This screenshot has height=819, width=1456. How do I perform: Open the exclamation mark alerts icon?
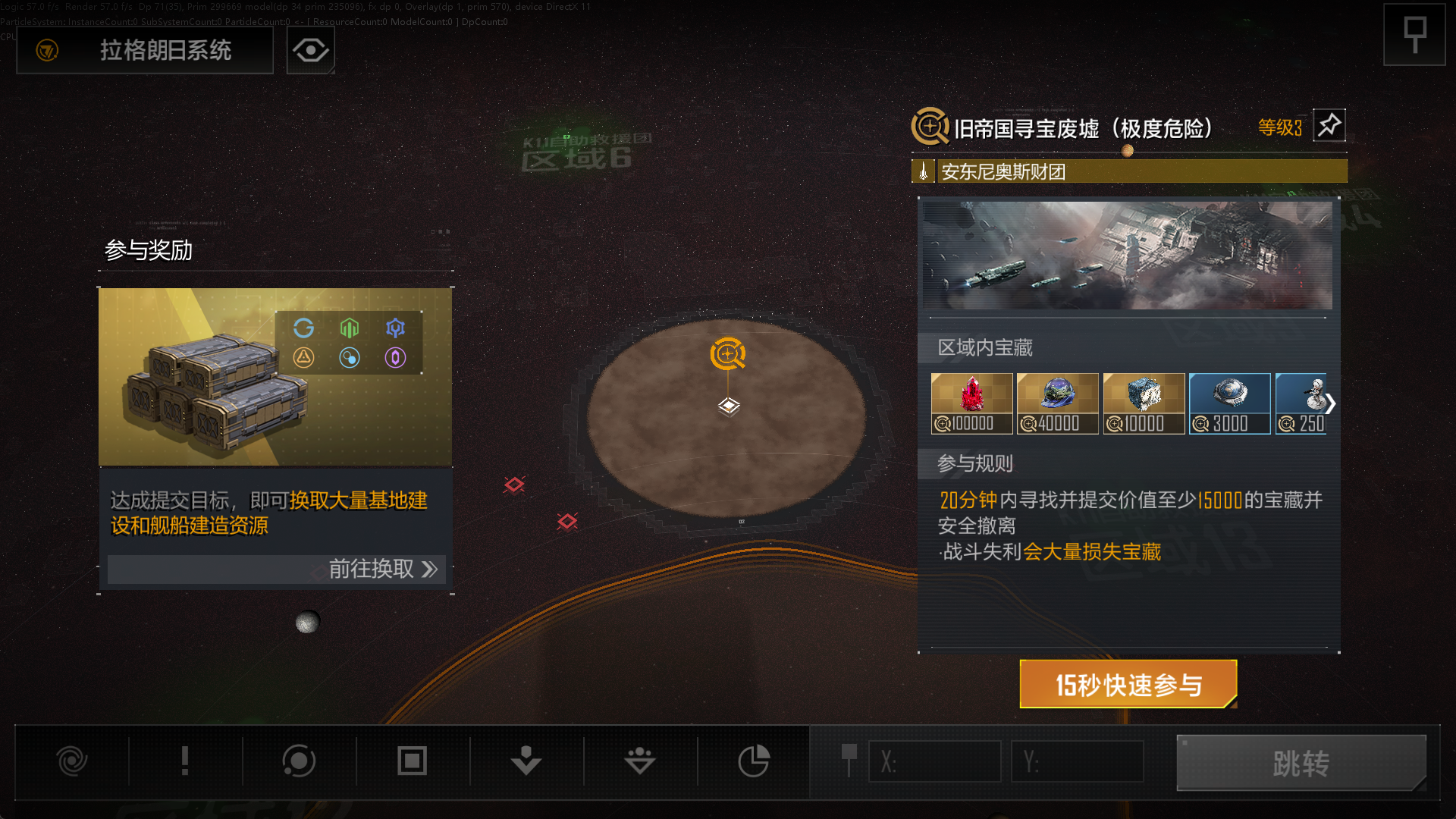[185, 761]
